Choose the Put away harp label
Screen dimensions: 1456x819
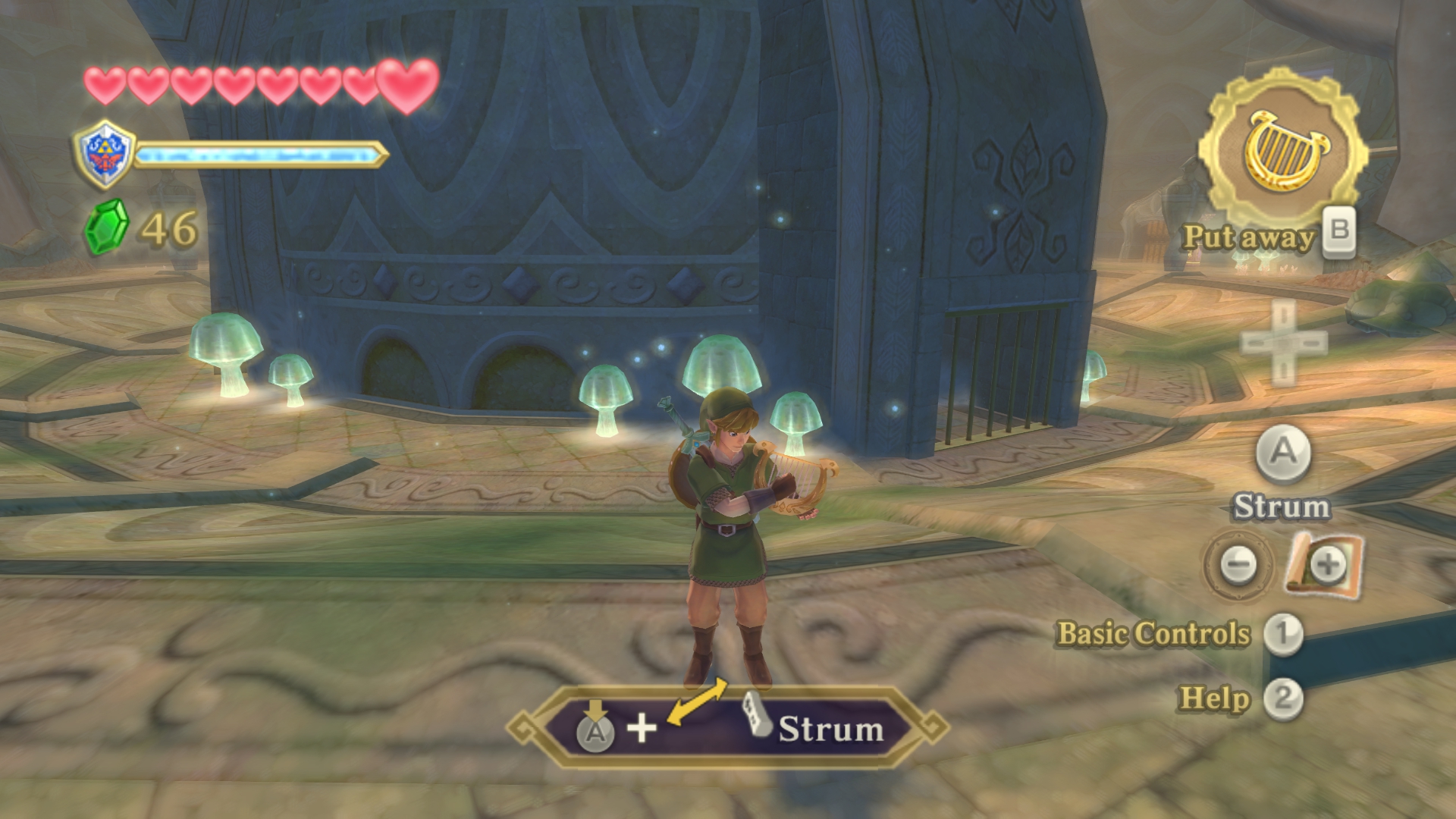1248,237
